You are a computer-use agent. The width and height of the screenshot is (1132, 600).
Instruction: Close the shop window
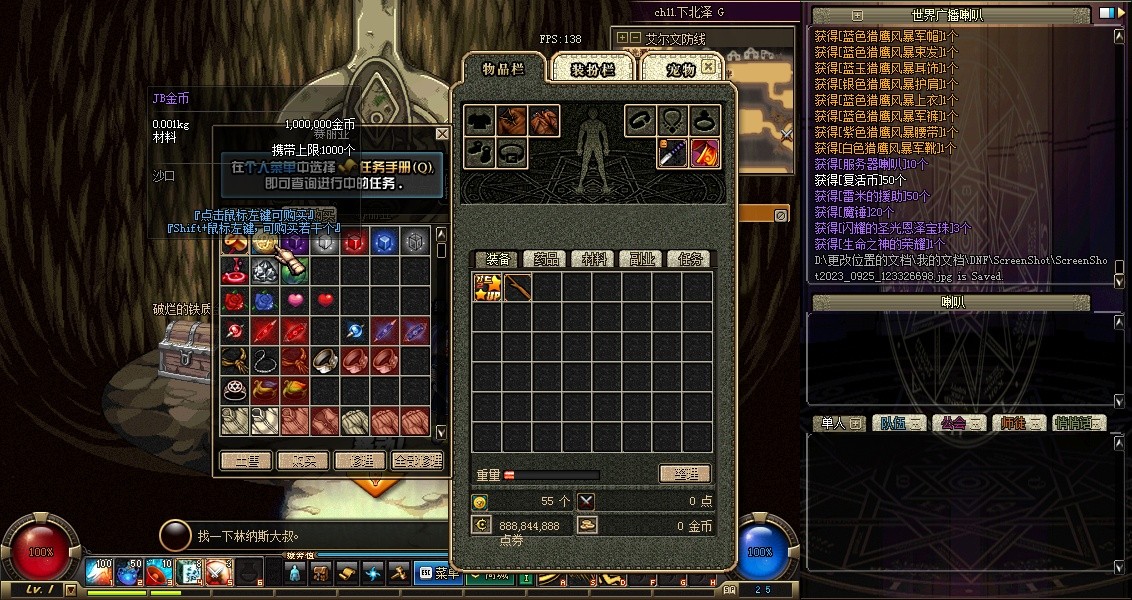[x=442, y=133]
